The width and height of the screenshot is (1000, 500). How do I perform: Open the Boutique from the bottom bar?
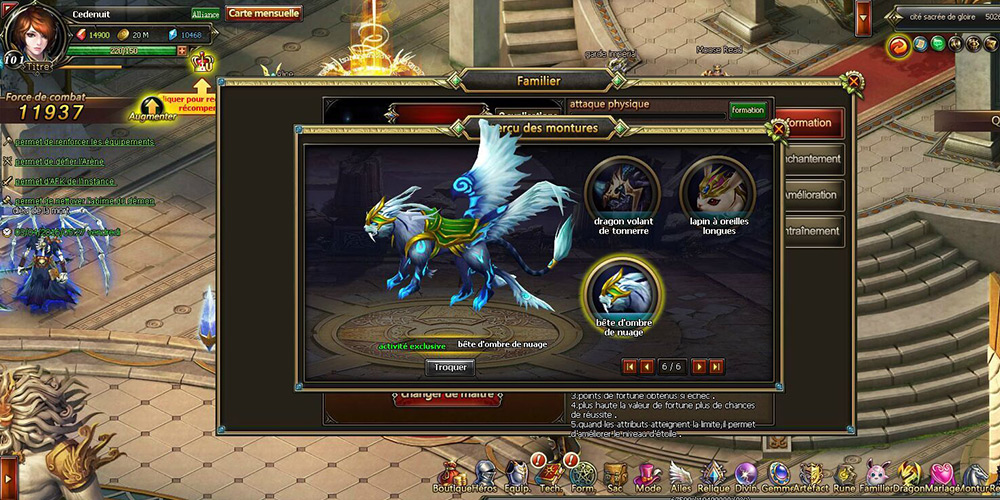(450, 475)
